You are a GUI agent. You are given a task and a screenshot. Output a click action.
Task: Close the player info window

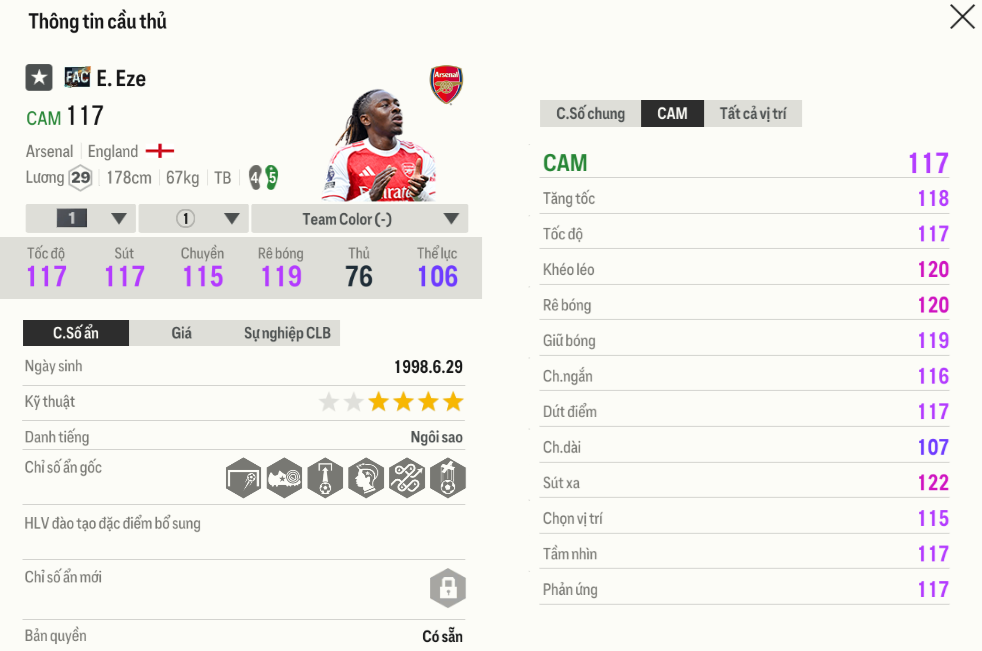(961, 17)
